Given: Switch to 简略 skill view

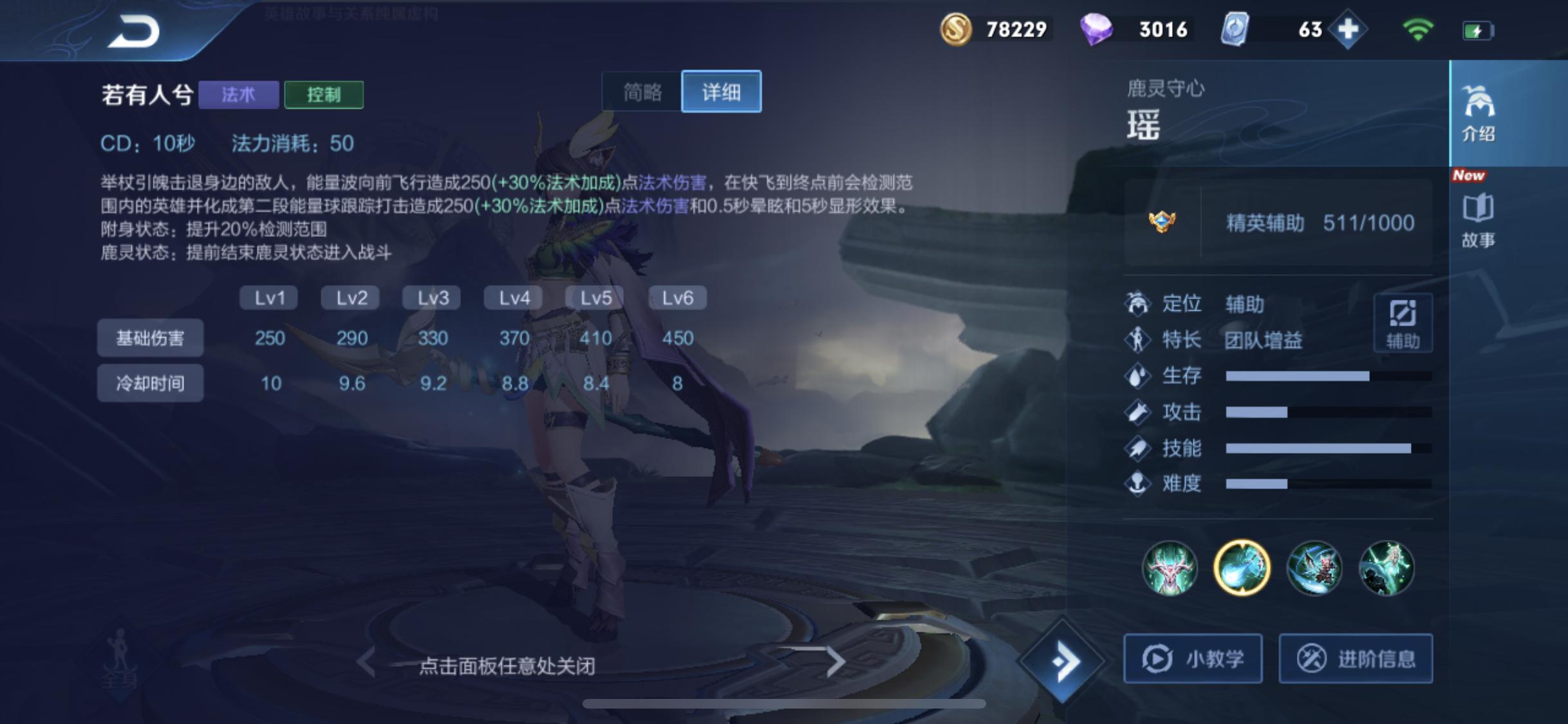Looking at the screenshot, I should 642,92.
